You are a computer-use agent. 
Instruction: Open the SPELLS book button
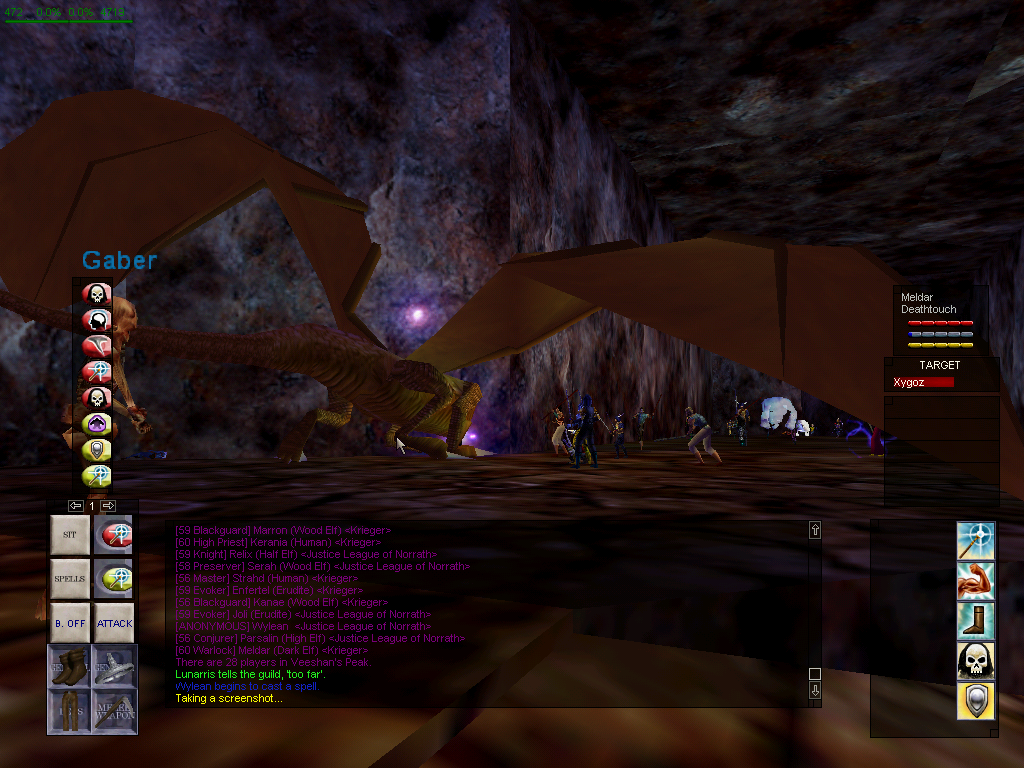click(69, 578)
